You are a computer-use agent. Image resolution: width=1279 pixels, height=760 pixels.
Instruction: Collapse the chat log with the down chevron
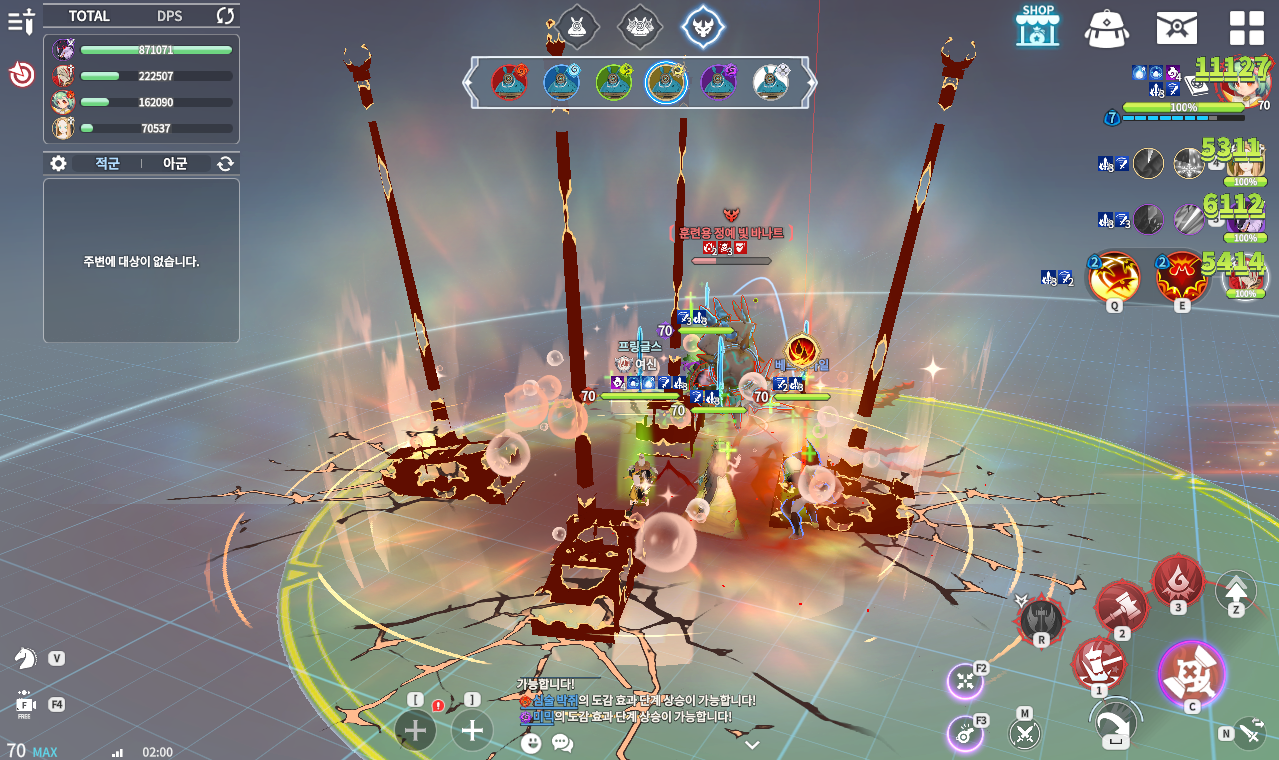(x=752, y=745)
